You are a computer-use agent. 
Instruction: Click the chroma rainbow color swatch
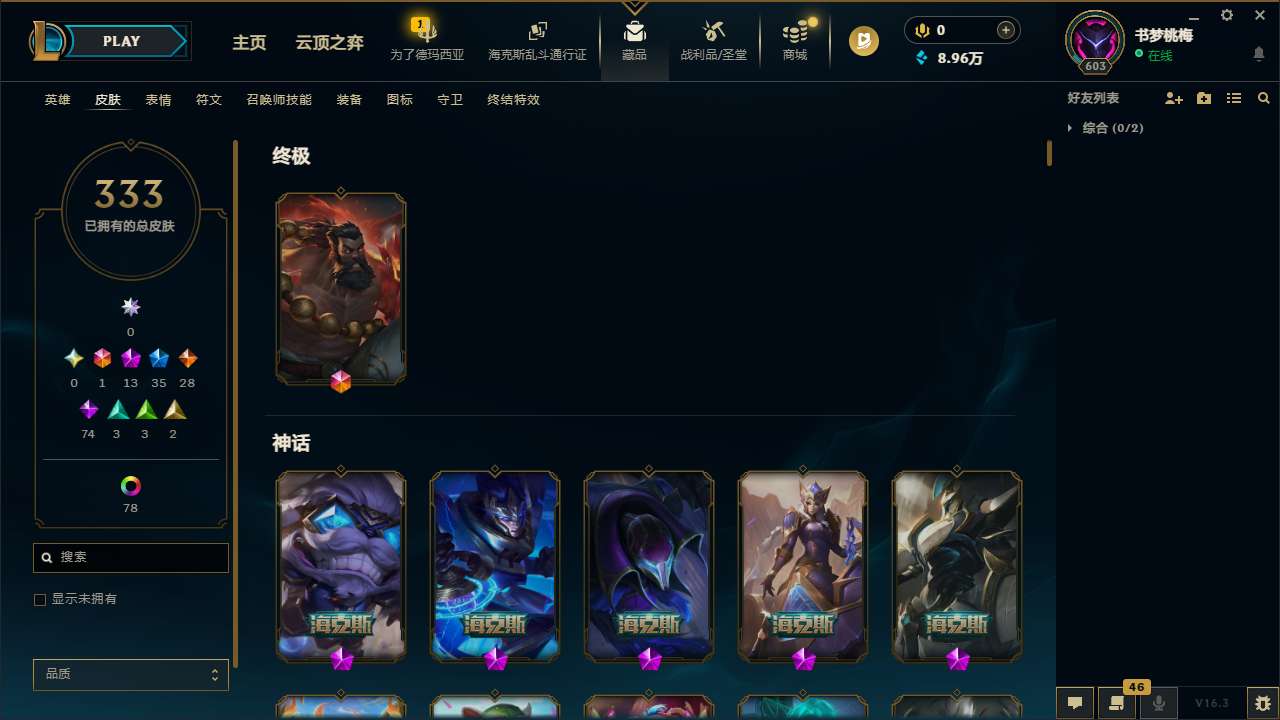(x=130, y=484)
